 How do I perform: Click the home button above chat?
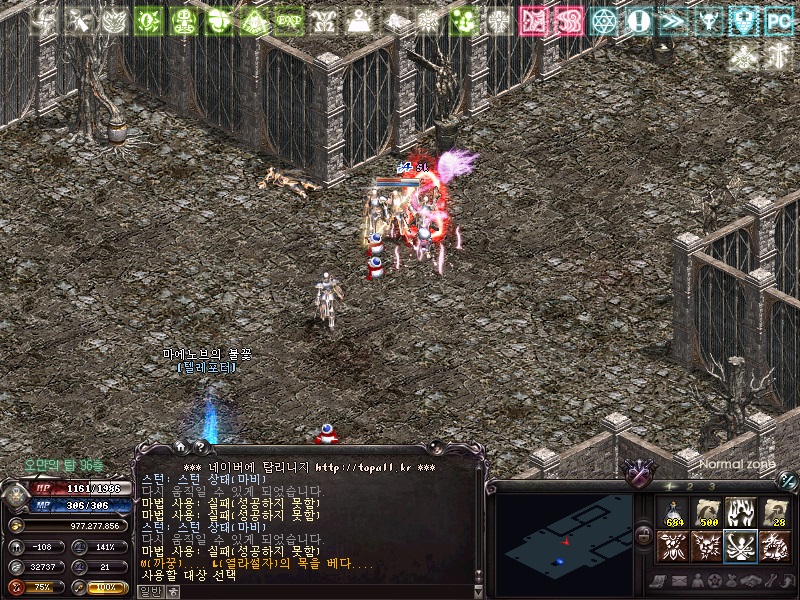click(x=181, y=447)
